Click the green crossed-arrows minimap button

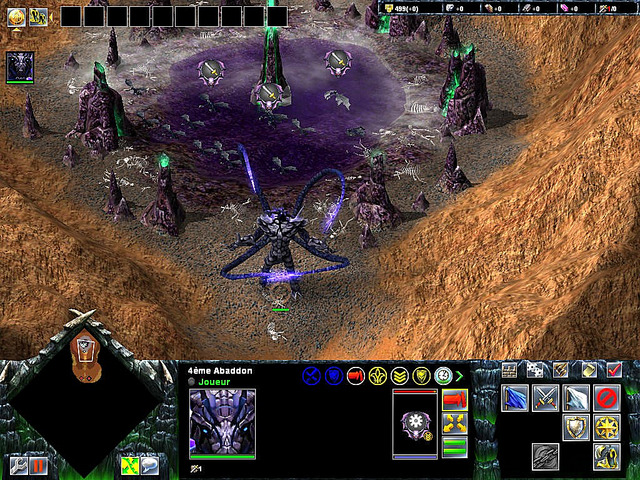pyautogui.click(x=129, y=465)
